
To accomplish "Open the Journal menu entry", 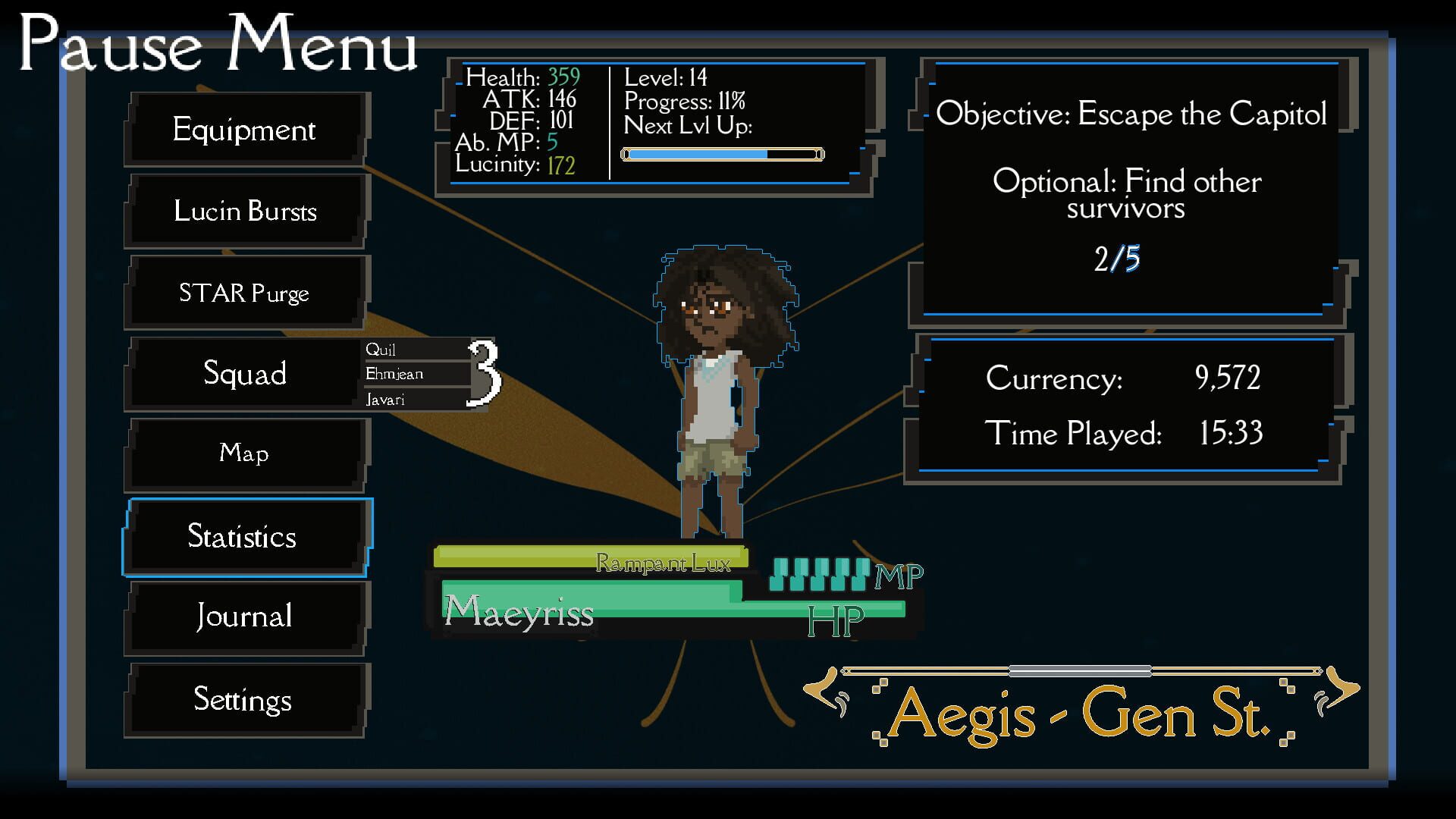I will (244, 617).
